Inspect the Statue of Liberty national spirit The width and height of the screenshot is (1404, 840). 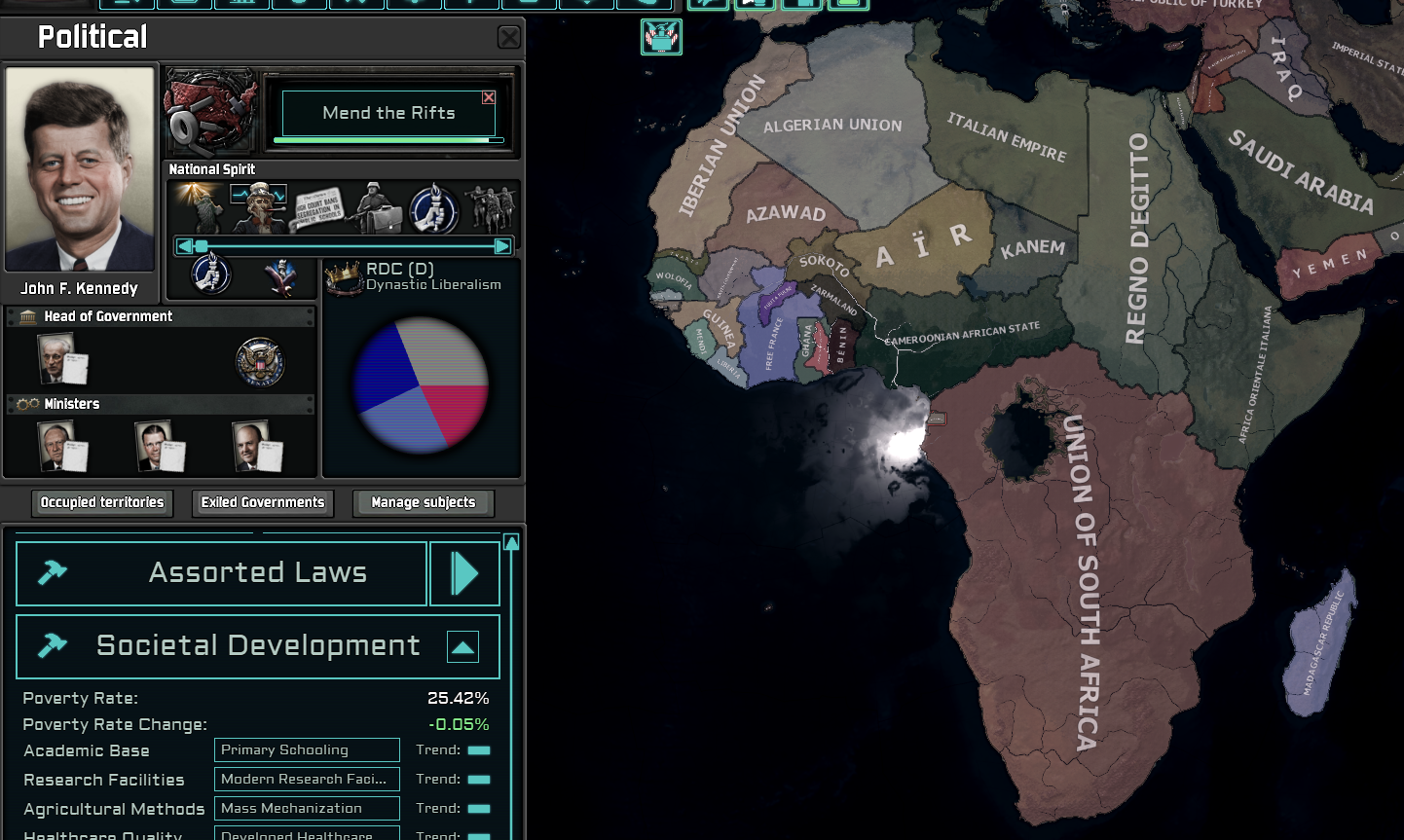coord(200,207)
